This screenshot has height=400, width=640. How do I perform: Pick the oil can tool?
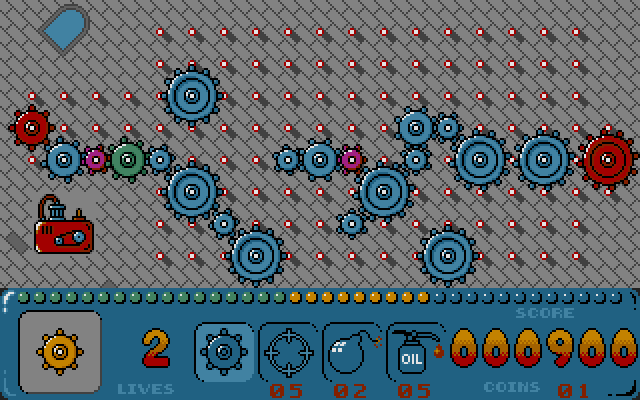tap(415, 351)
